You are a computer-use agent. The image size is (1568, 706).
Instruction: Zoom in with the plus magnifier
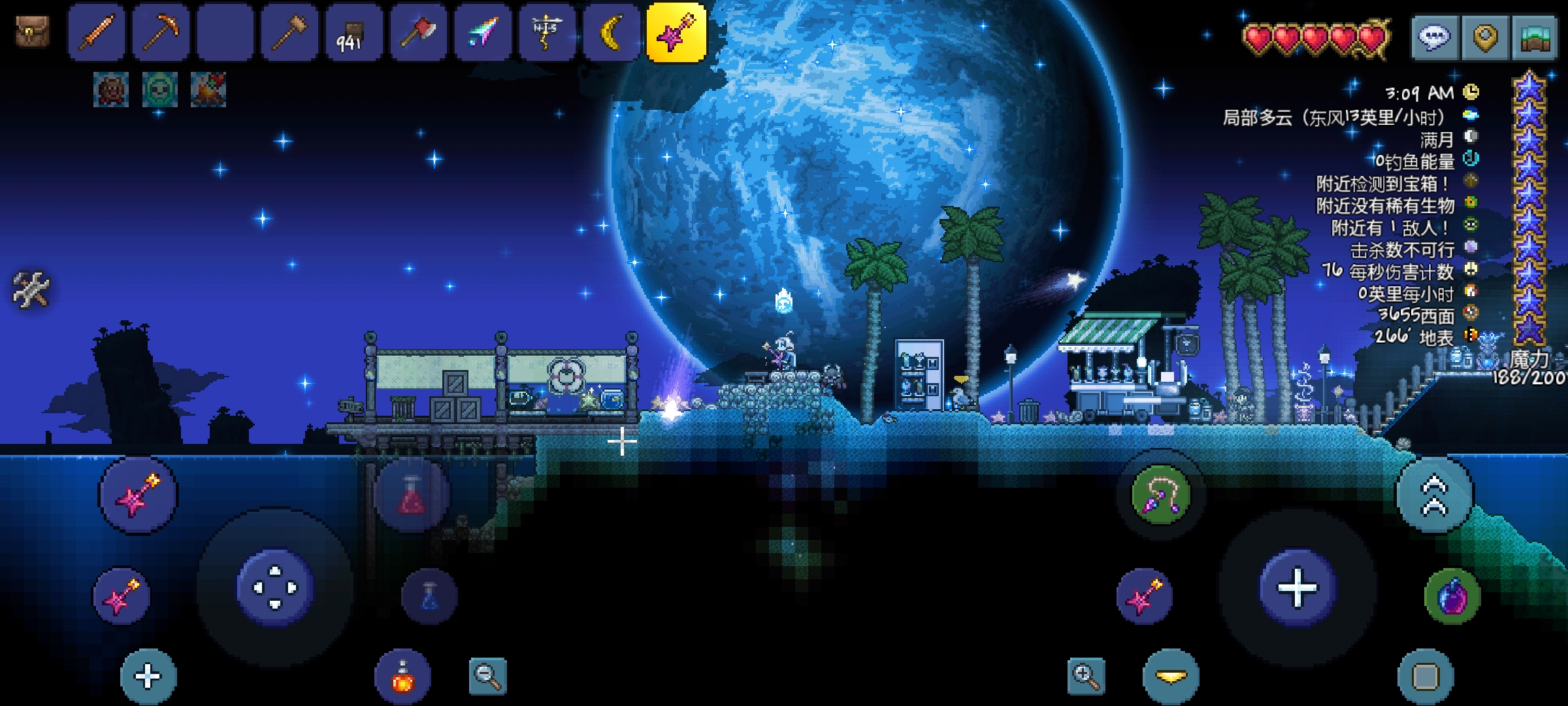(x=1086, y=676)
